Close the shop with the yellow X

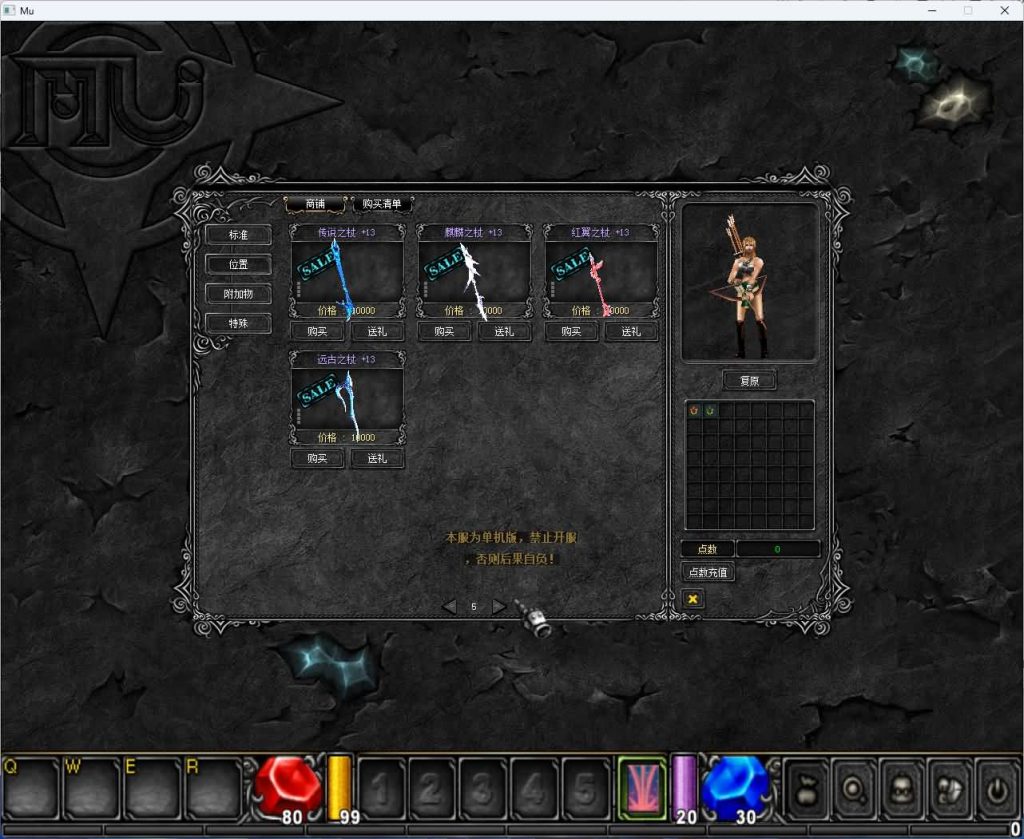692,598
